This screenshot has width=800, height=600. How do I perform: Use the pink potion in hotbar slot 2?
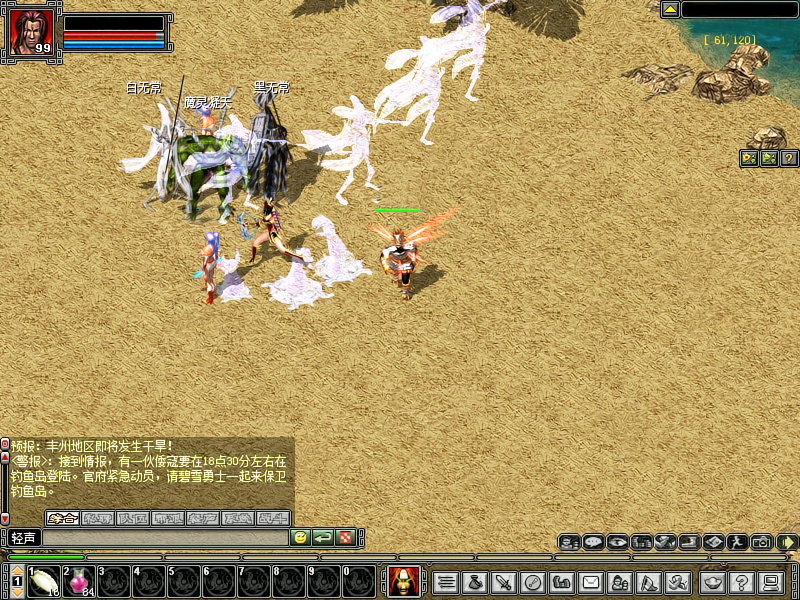[x=79, y=580]
